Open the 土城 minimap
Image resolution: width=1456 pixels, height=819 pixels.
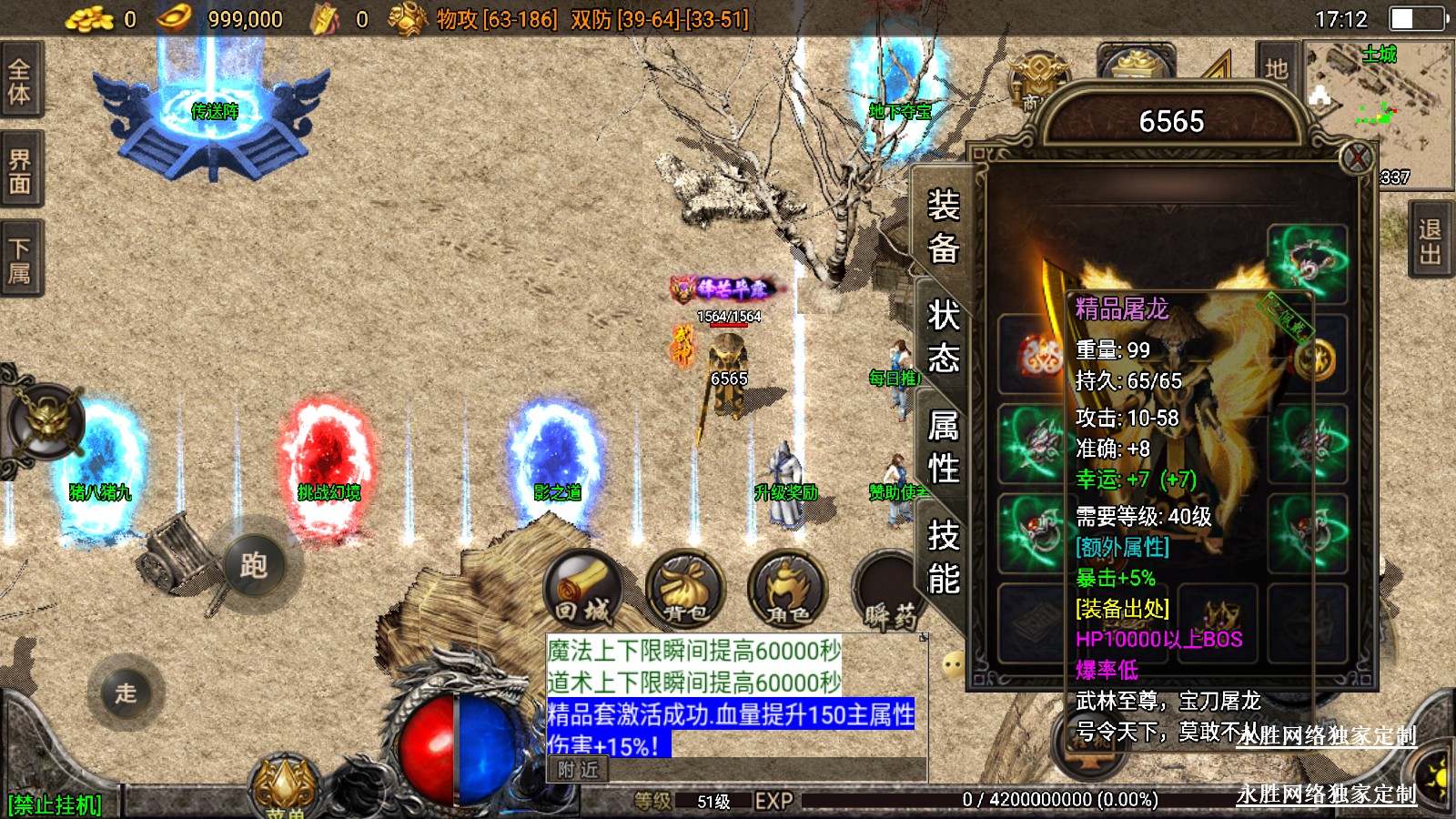tap(1378, 109)
